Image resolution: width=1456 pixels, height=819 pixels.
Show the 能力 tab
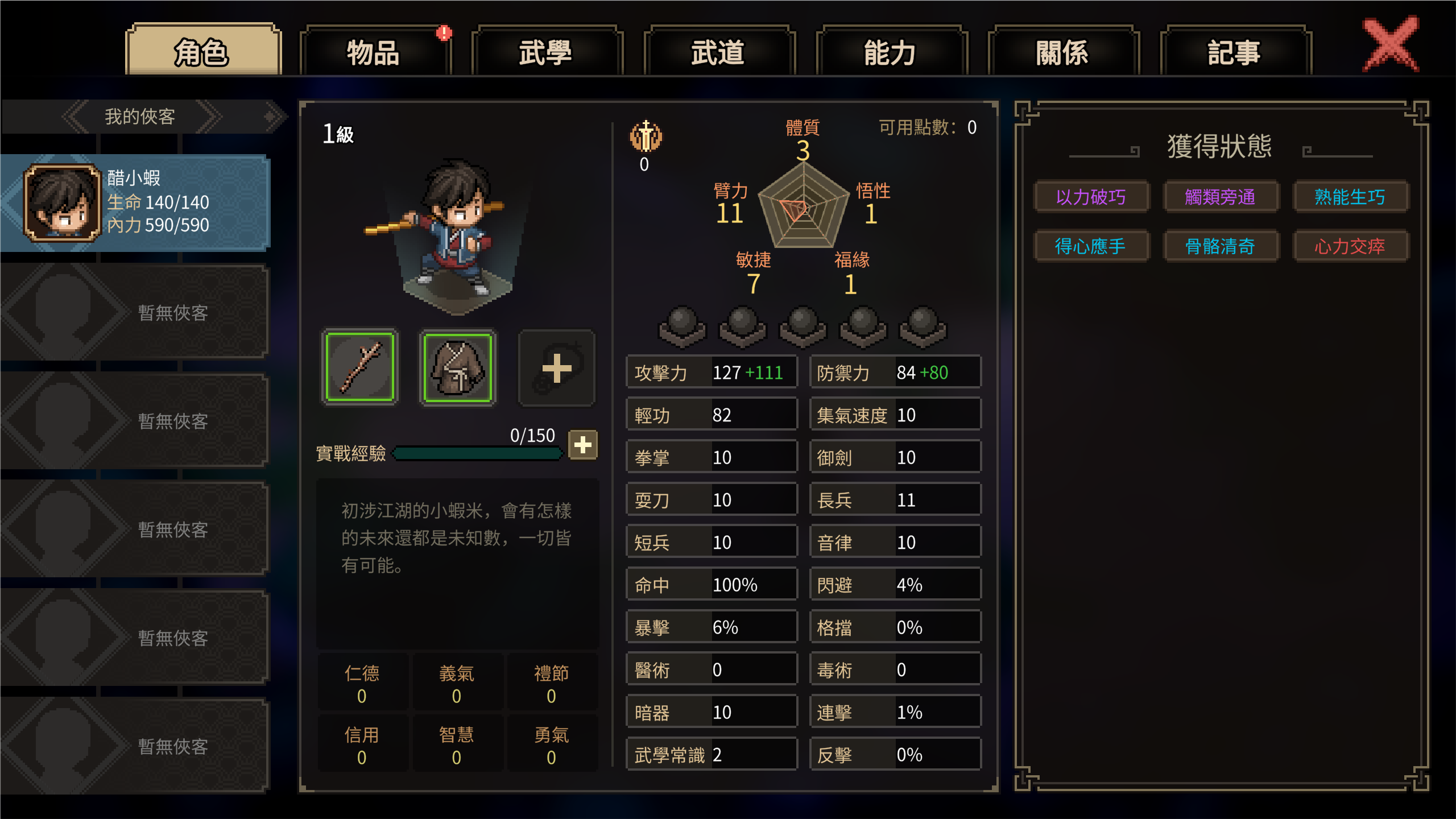point(891,52)
